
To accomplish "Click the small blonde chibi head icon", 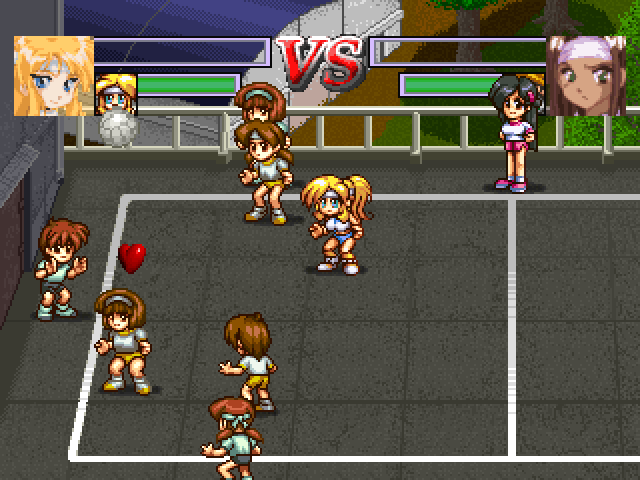I will (x=114, y=92).
